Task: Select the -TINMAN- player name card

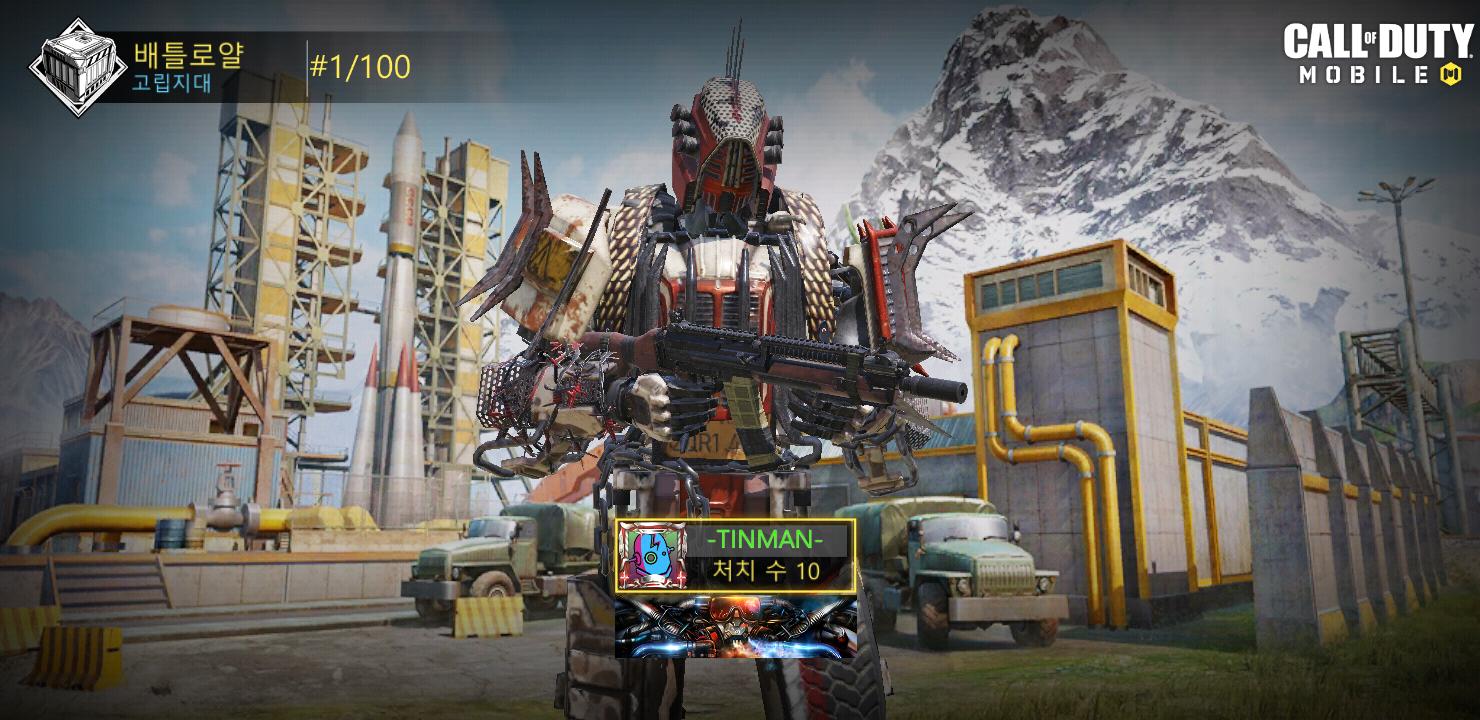Action: click(x=765, y=556)
